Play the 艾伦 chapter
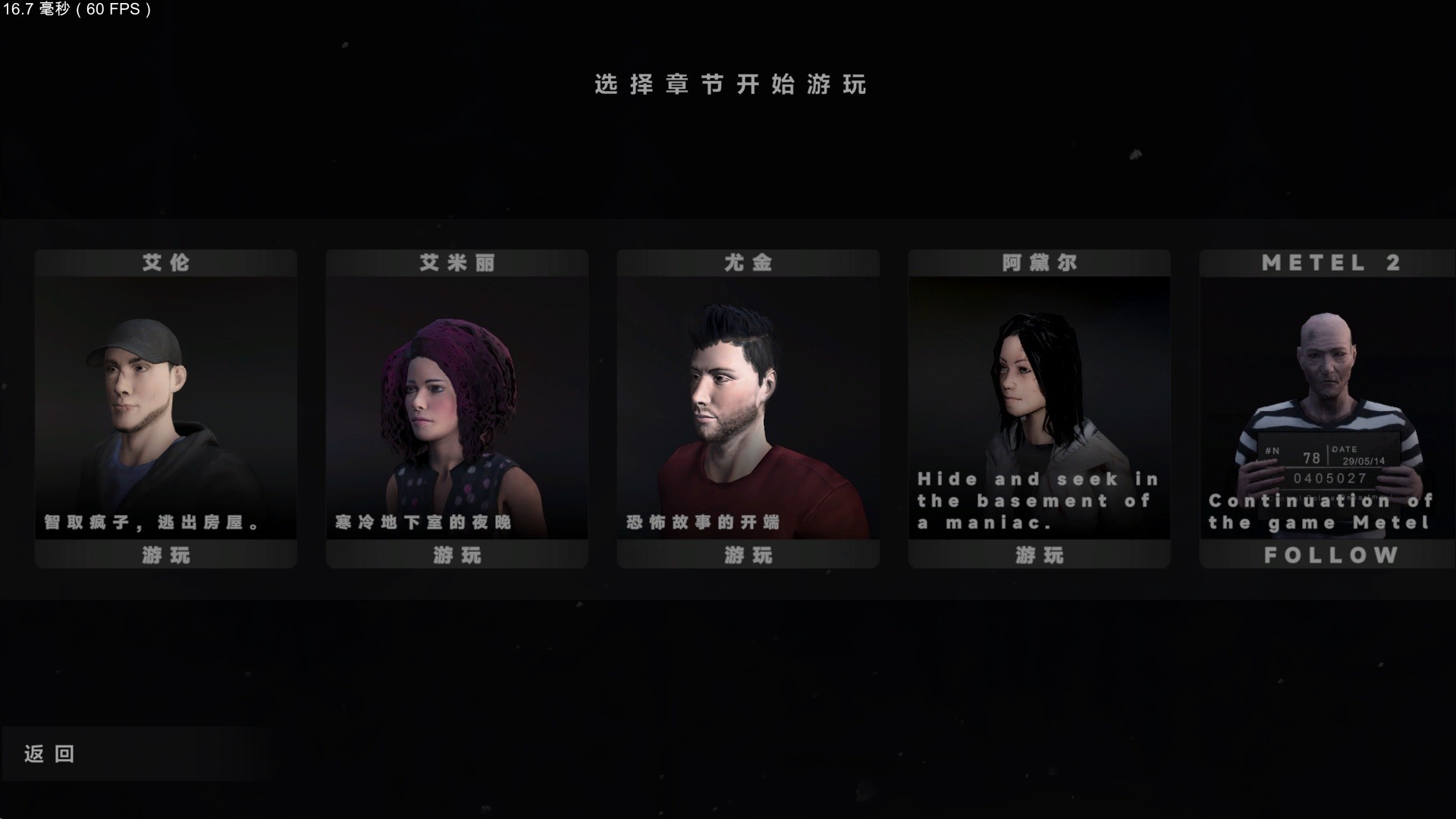The width and height of the screenshot is (1456, 819). pyautogui.click(x=165, y=555)
